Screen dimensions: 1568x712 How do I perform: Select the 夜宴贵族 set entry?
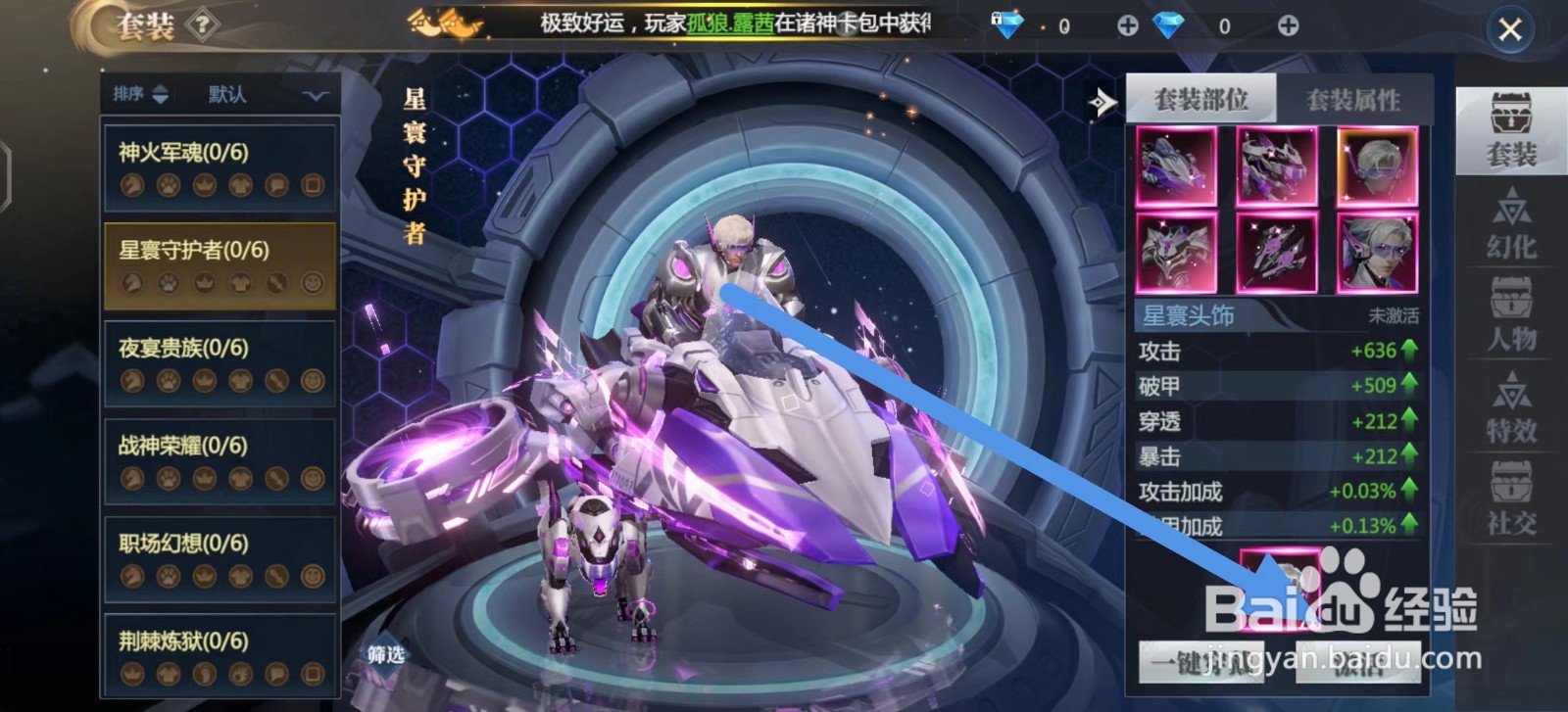pos(218,364)
